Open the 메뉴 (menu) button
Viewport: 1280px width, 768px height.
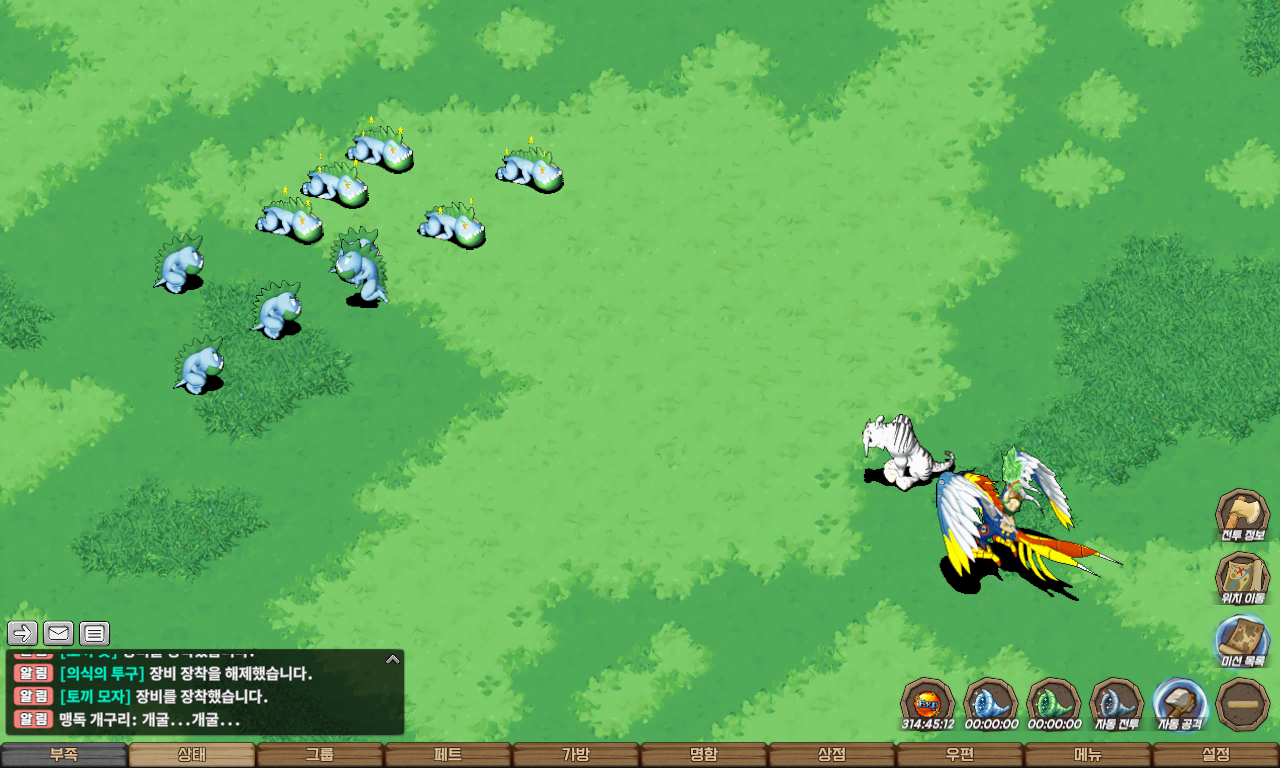[x=1088, y=755]
